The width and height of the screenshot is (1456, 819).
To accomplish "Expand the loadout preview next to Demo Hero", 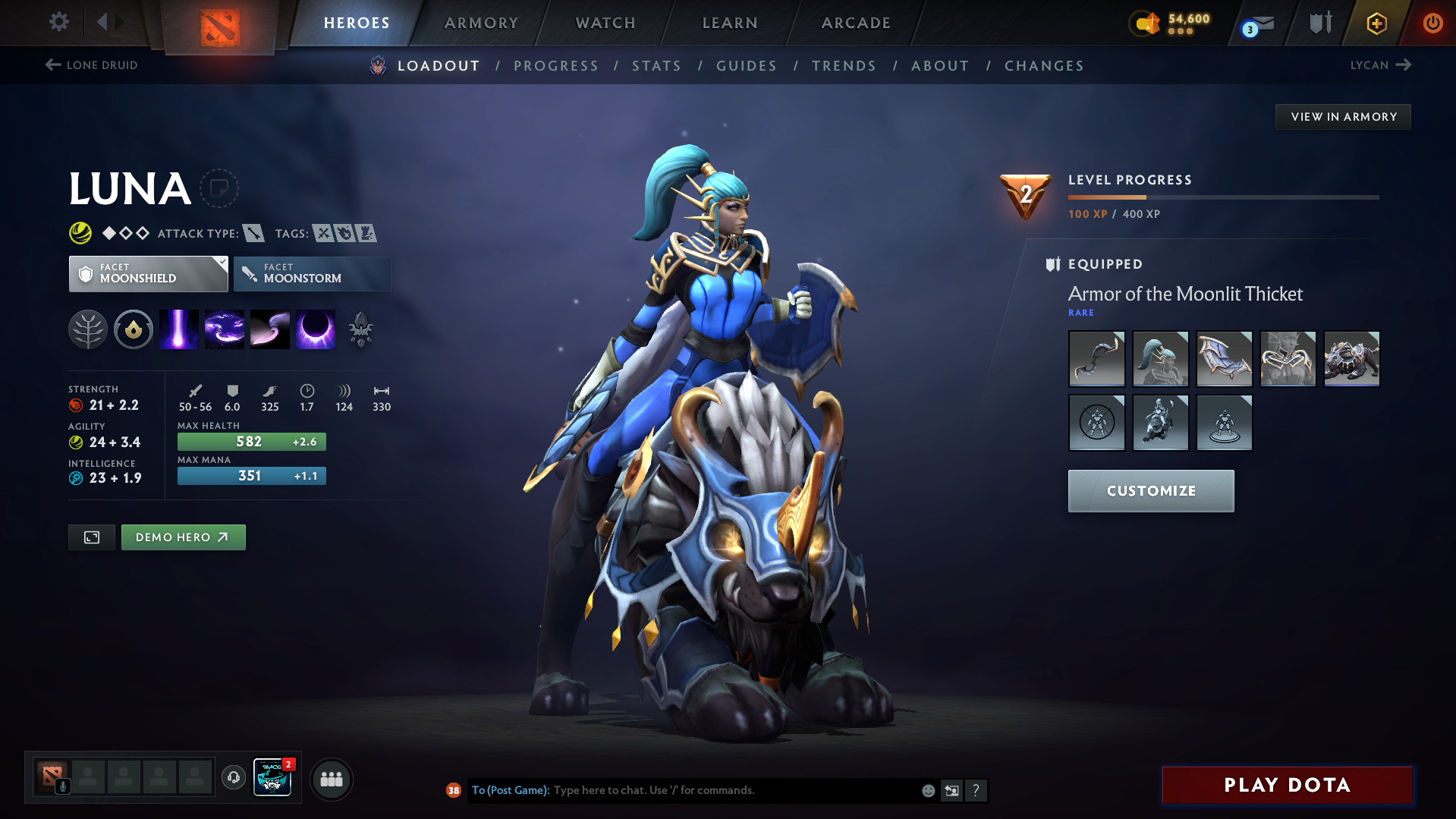I will pyautogui.click(x=91, y=537).
